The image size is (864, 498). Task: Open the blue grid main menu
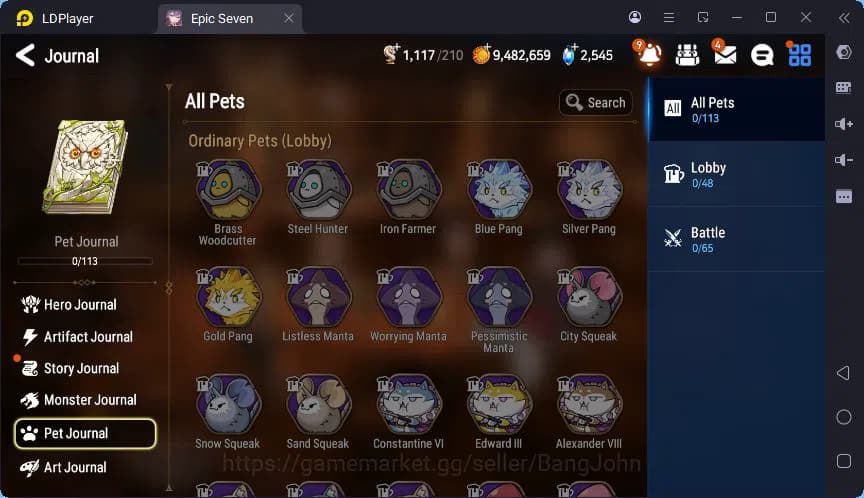coord(799,55)
